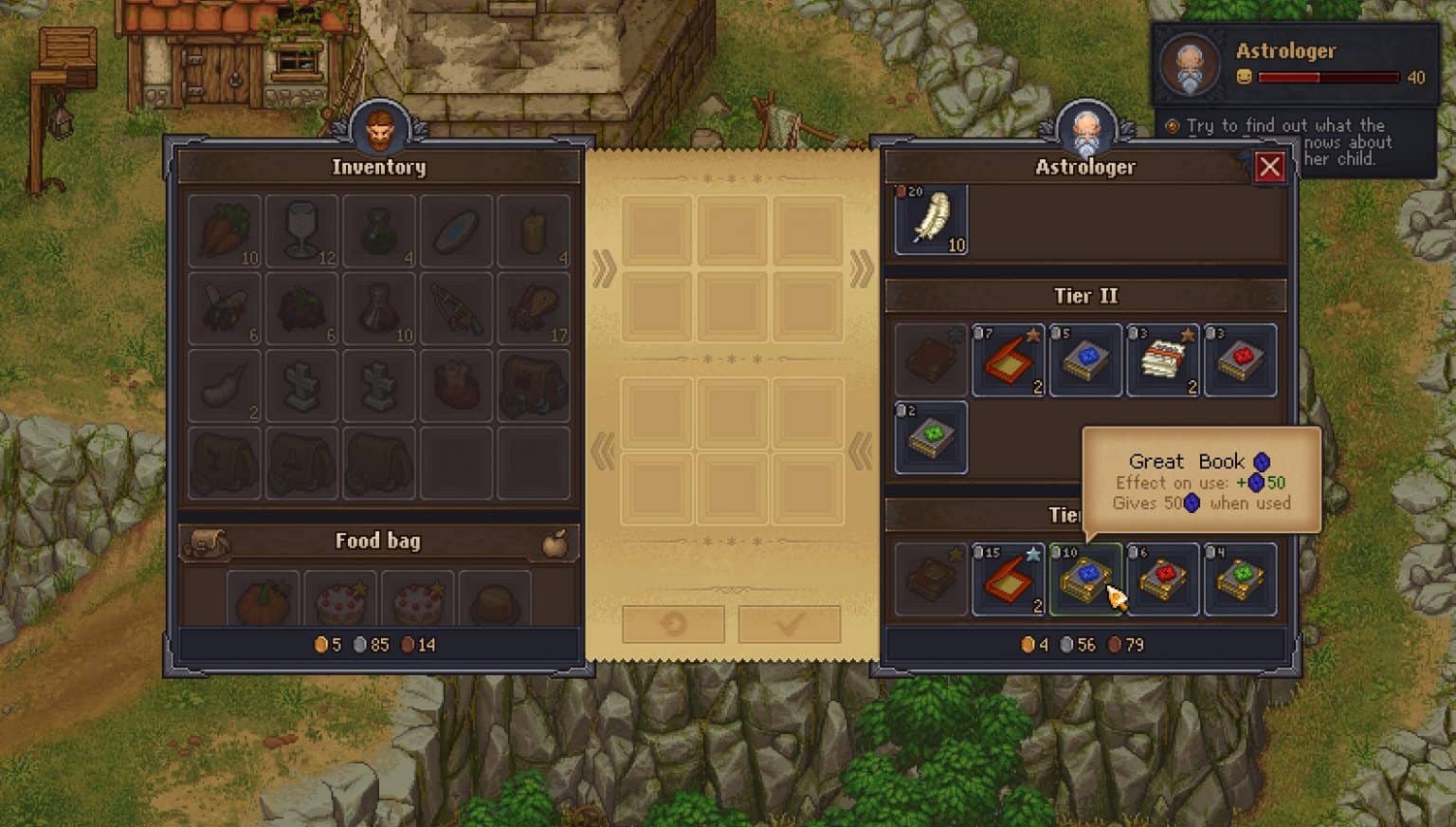Pick the pumpkin from the Food bag
Screen dimensions: 1456x827
[x=264, y=597]
